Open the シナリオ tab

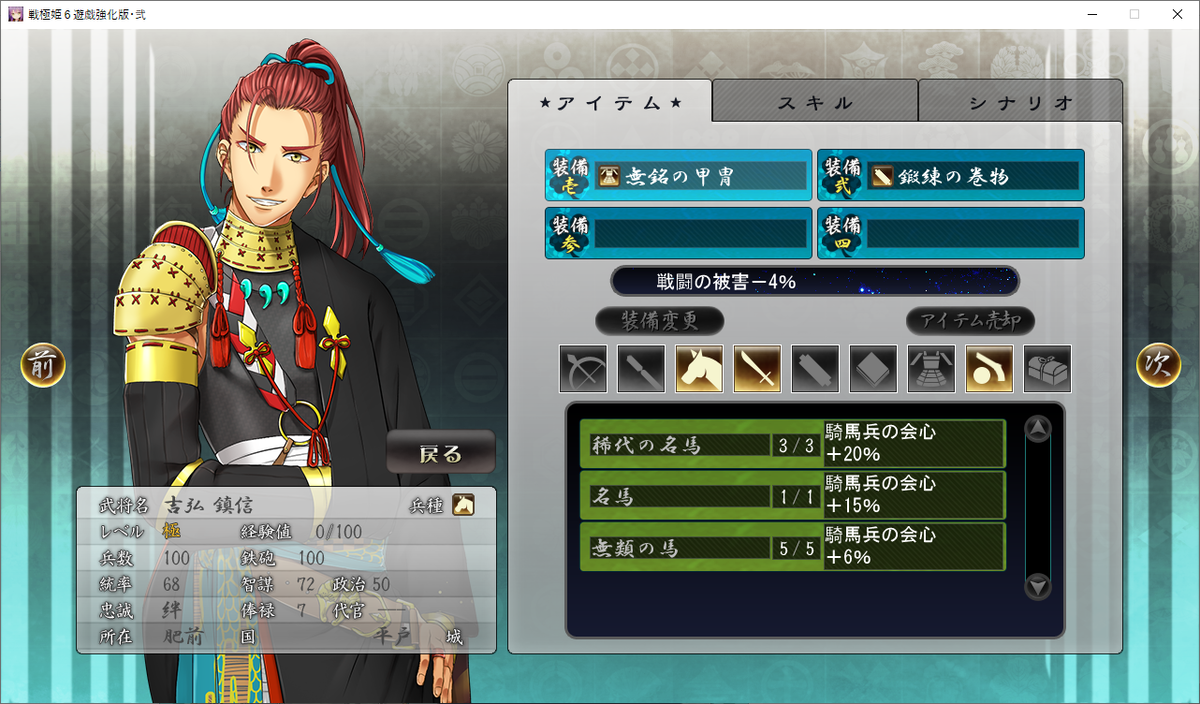pos(1020,102)
